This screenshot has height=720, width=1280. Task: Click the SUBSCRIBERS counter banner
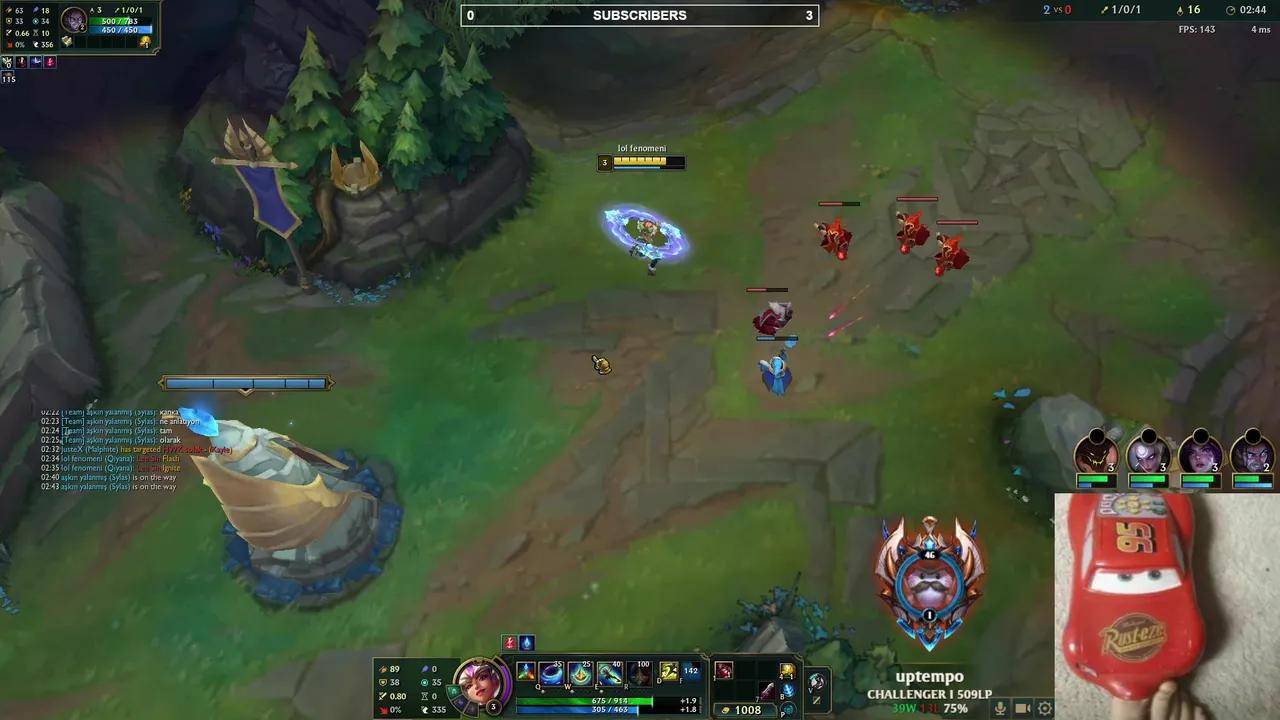[x=640, y=15]
